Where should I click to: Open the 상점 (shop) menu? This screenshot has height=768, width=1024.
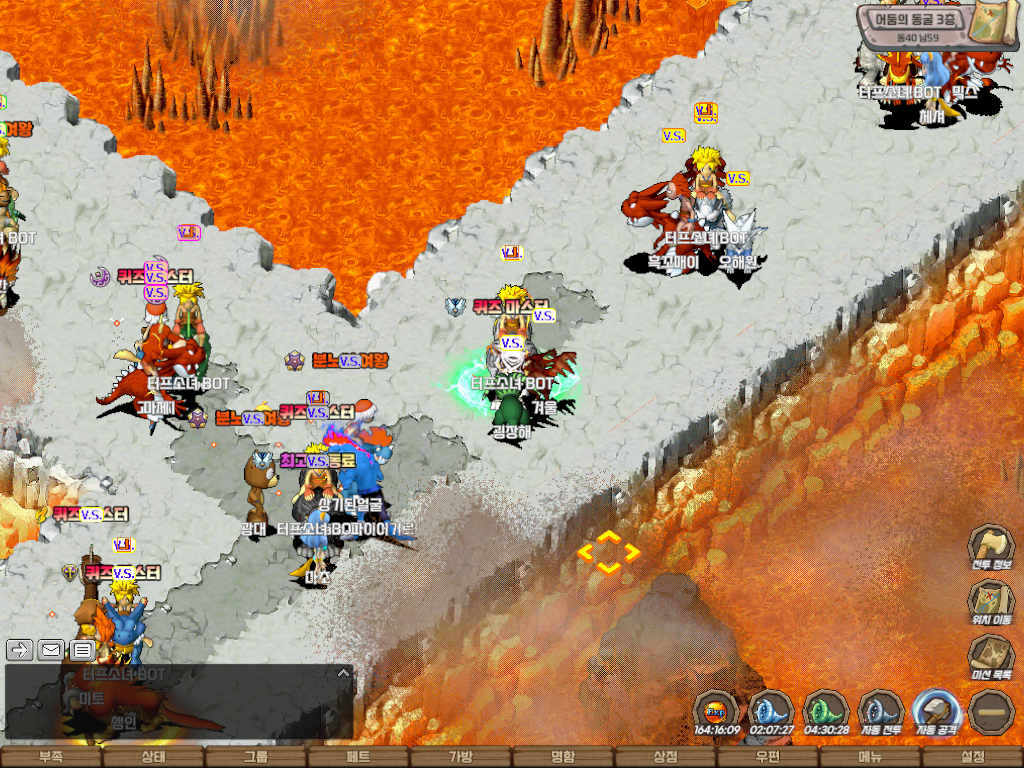pos(665,757)
